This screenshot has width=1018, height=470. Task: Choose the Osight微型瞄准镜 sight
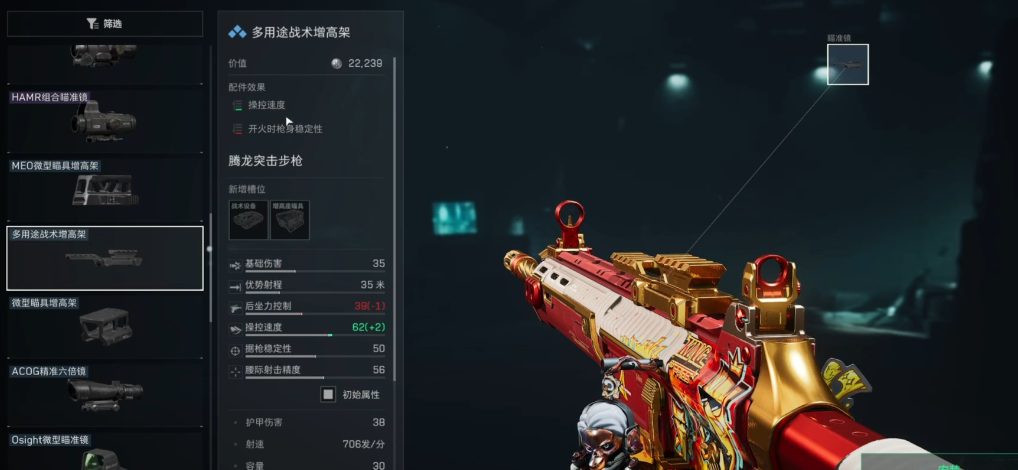point(104,452)
